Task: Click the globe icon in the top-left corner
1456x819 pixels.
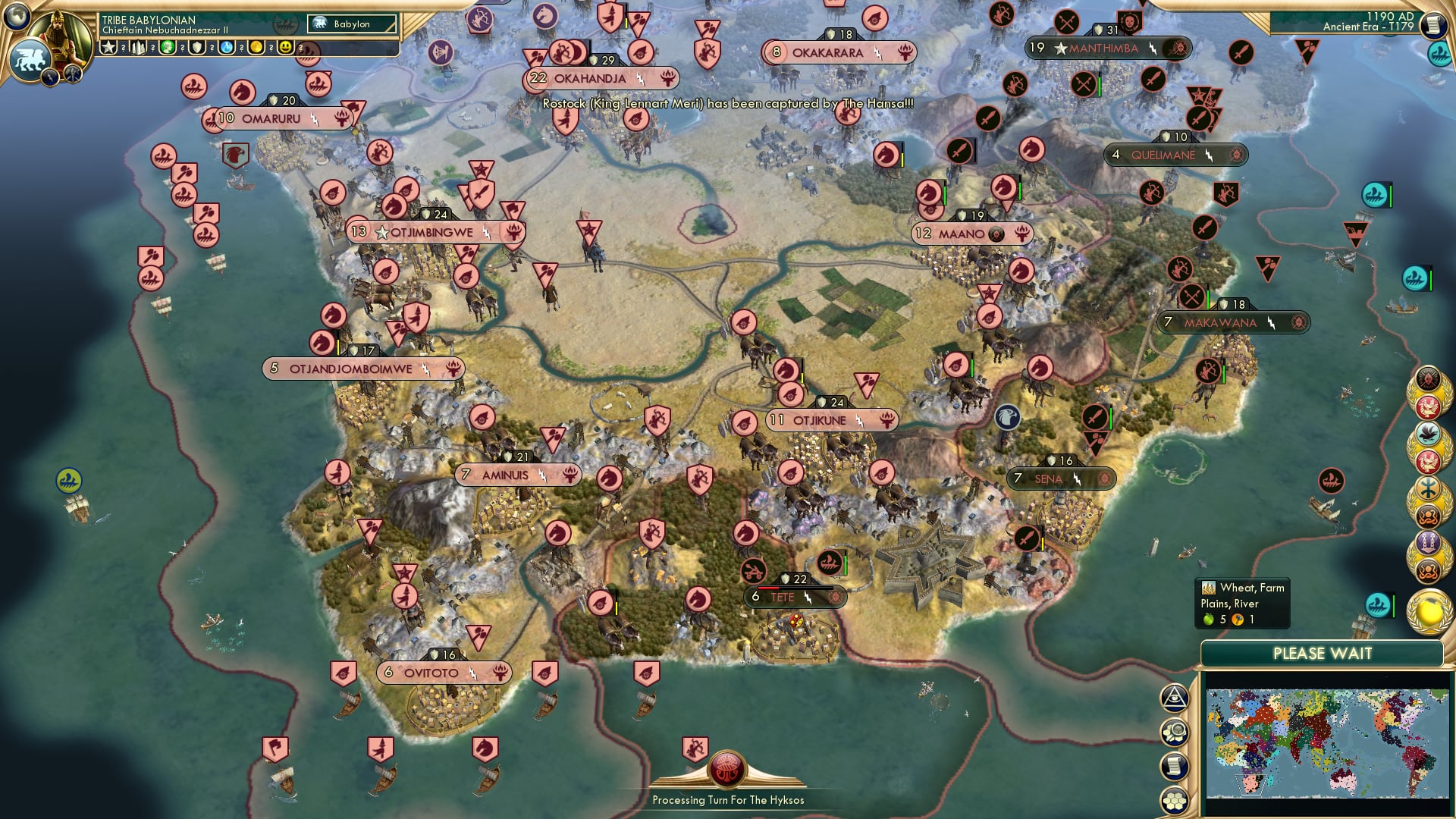Action: coord(16,17)
